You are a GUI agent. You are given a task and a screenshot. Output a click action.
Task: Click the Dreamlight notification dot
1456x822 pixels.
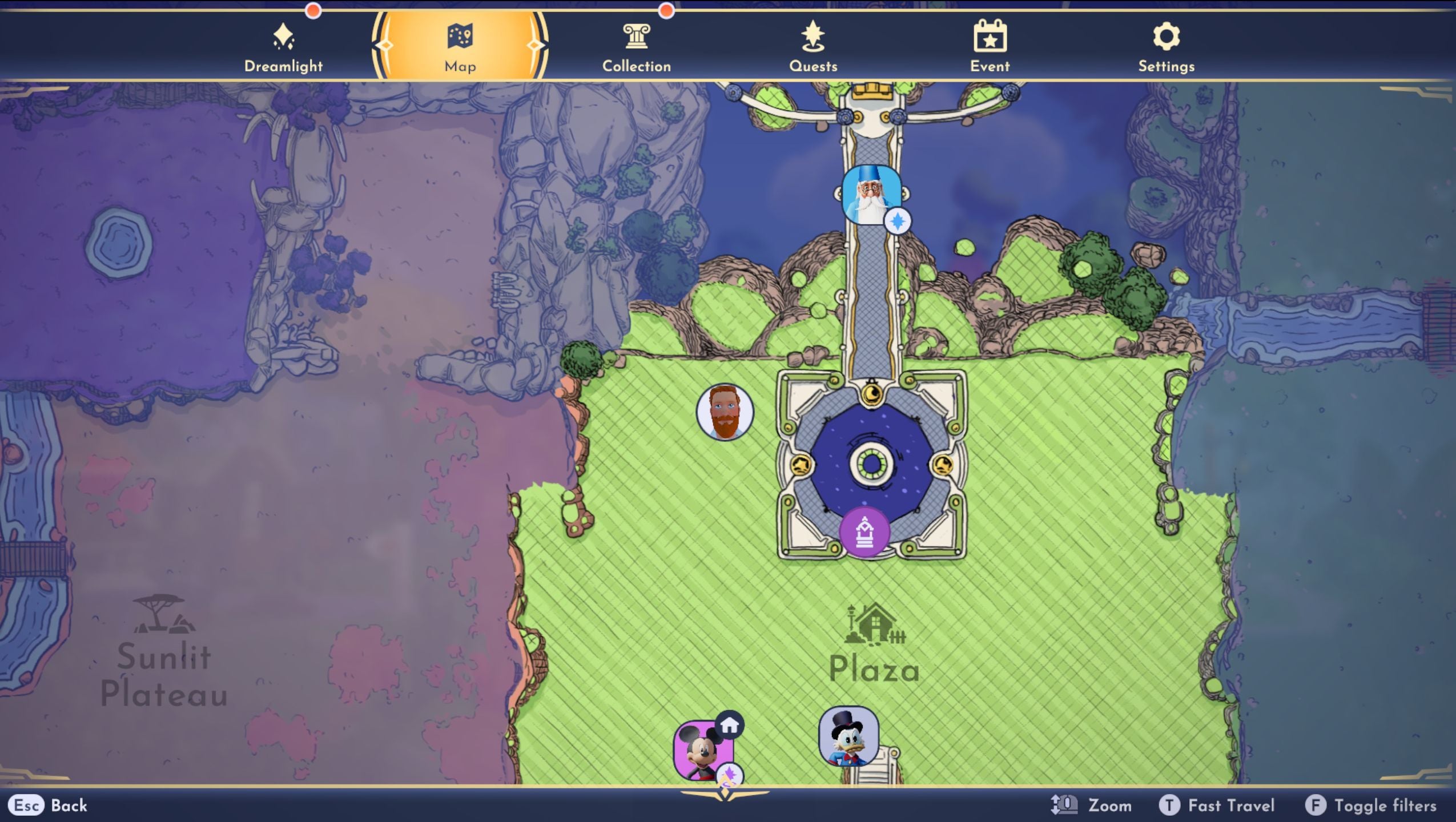click(313, 10)
